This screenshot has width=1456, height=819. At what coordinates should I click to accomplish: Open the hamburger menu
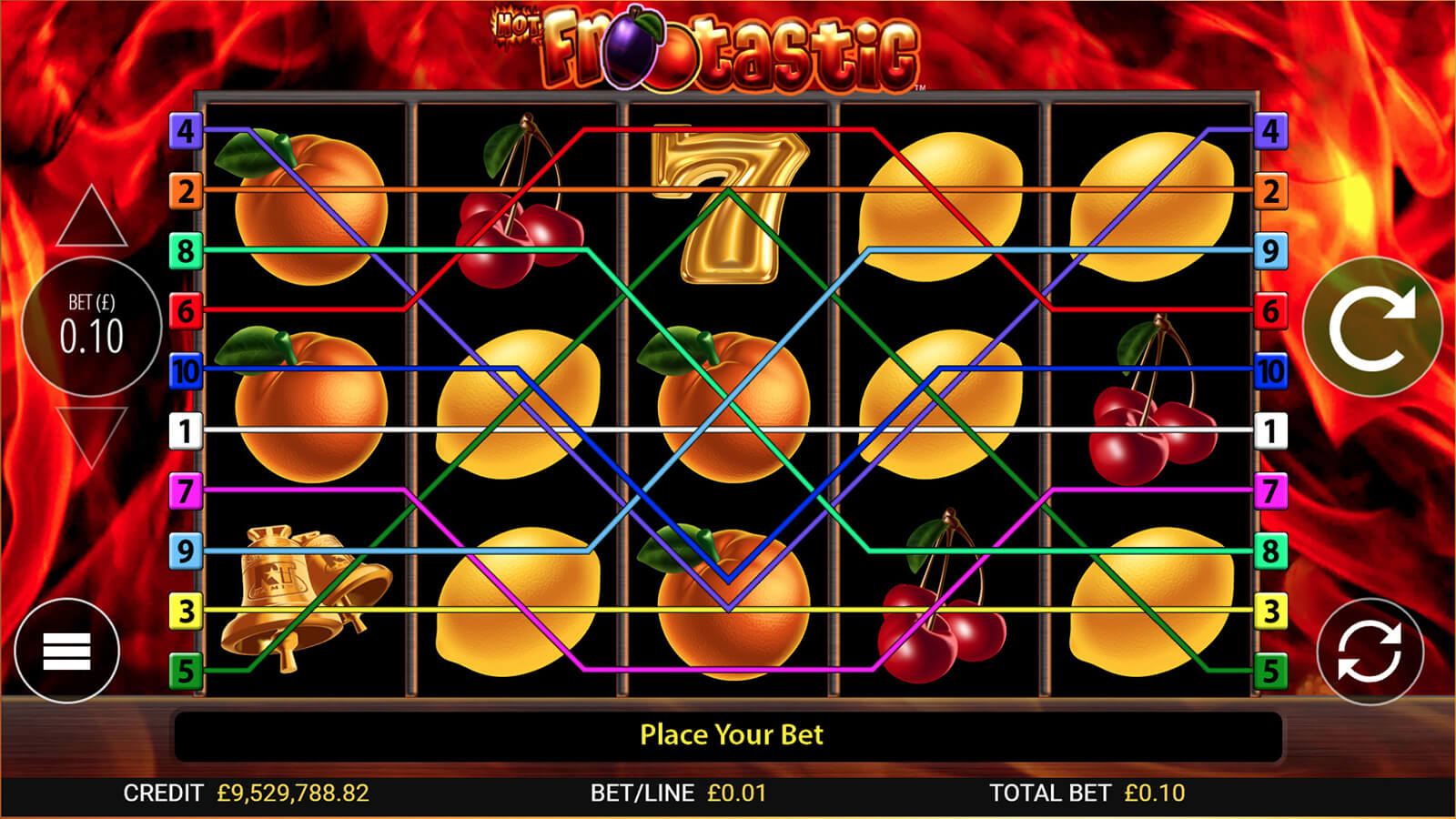pos(66,651)
